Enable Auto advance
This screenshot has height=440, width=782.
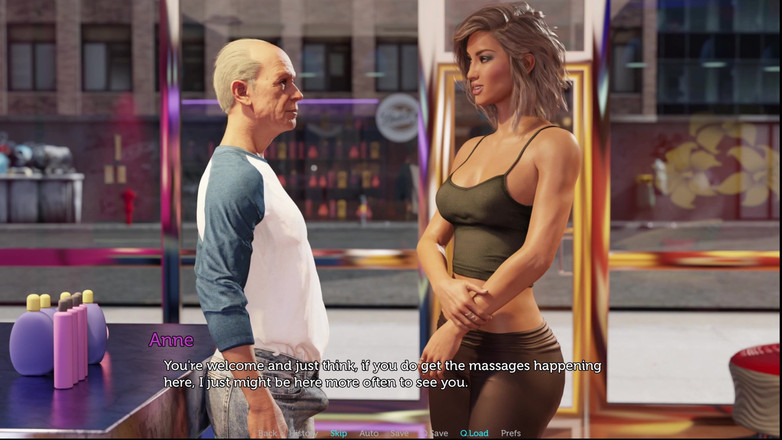369,433
